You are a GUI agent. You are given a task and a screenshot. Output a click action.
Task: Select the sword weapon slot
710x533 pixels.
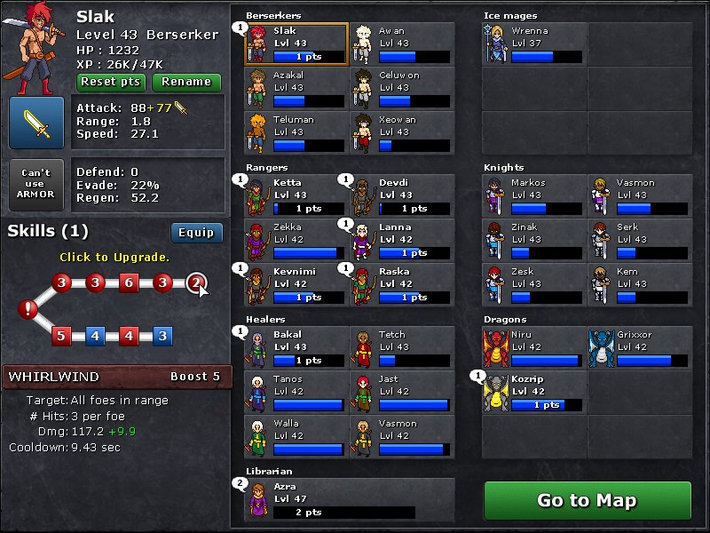(x=37, y=123)
